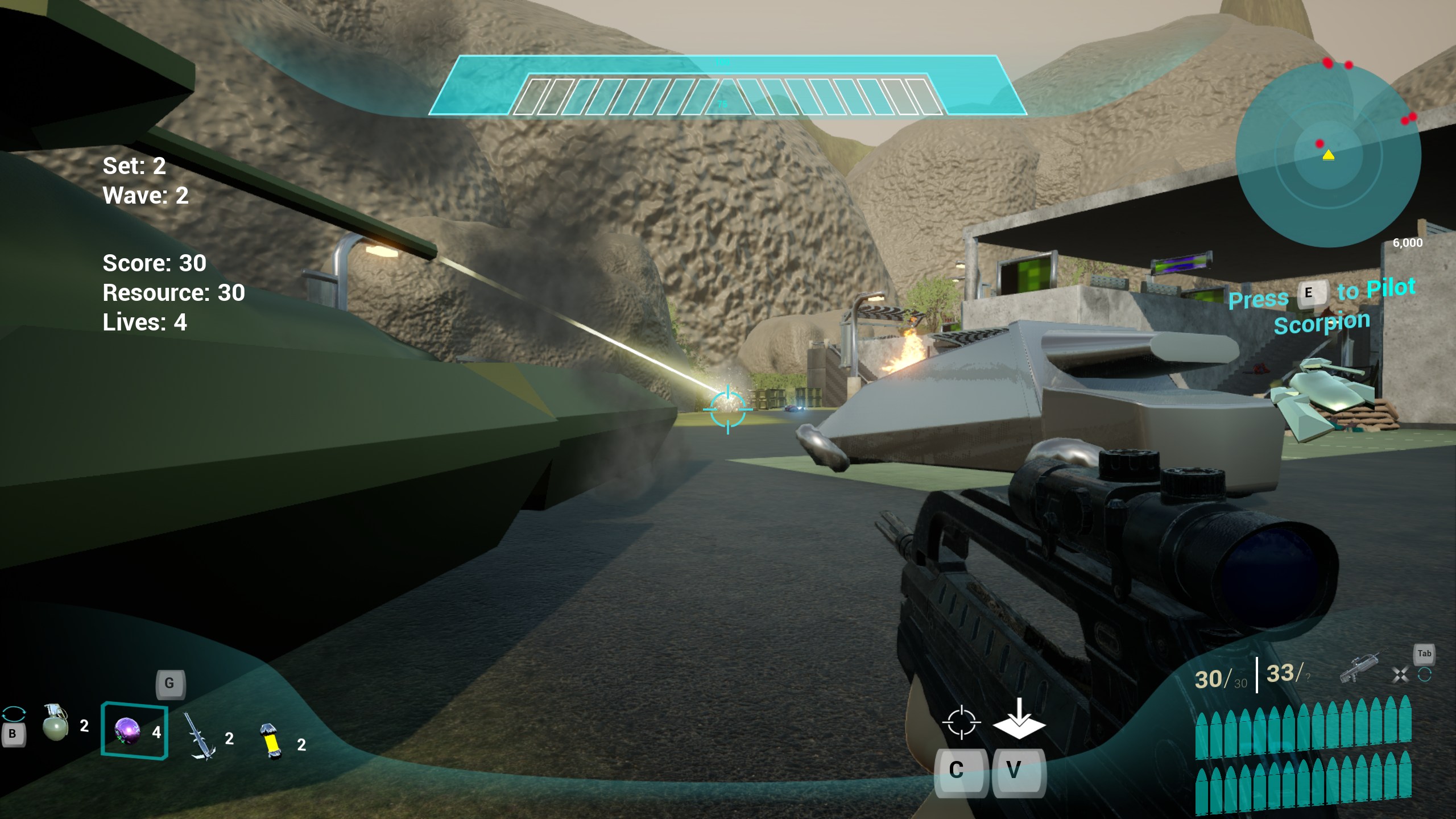Click the circular radar minimap

coord(1328,155)
